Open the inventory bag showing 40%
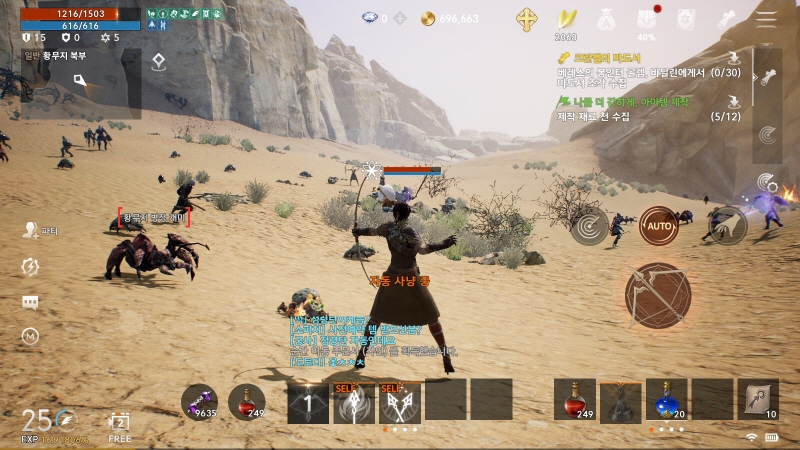This screenshot has width=800, height=450. tap(647, 20)
